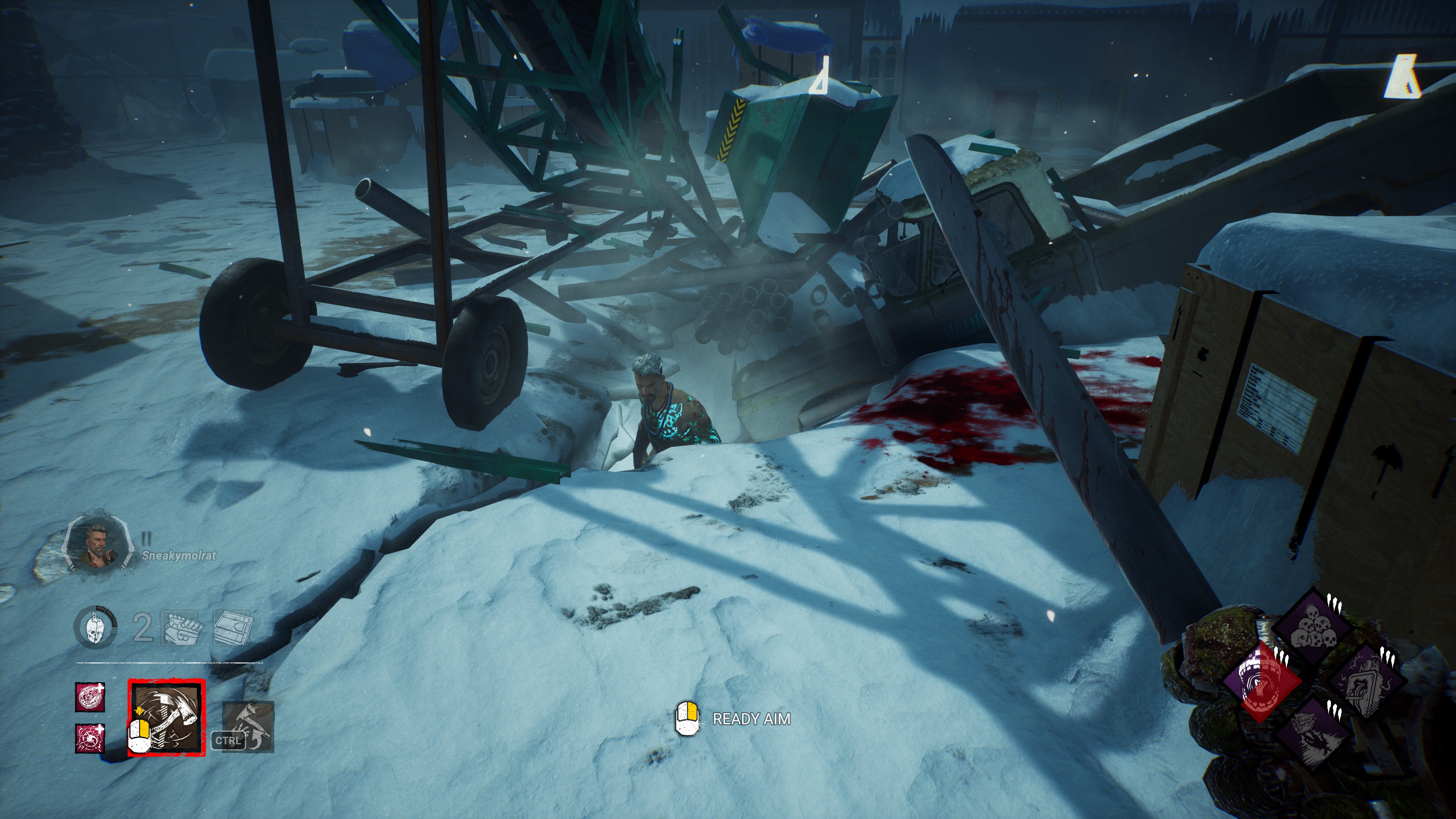The image size is (1456, 819).
Task: Select the sparking generator box perk
Action: point(1364,681)
